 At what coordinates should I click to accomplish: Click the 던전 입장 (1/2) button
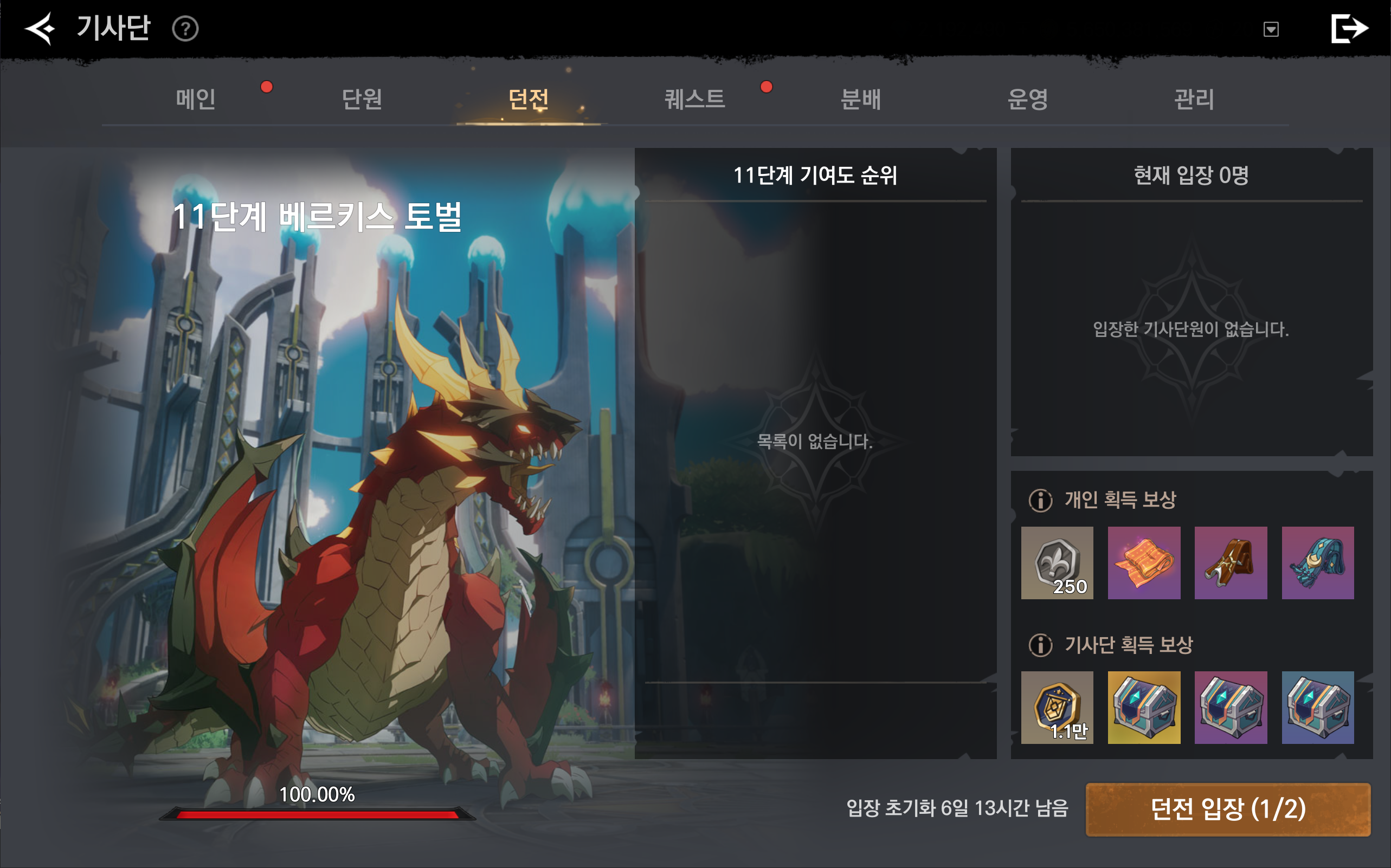click(x=1228, y=809)
